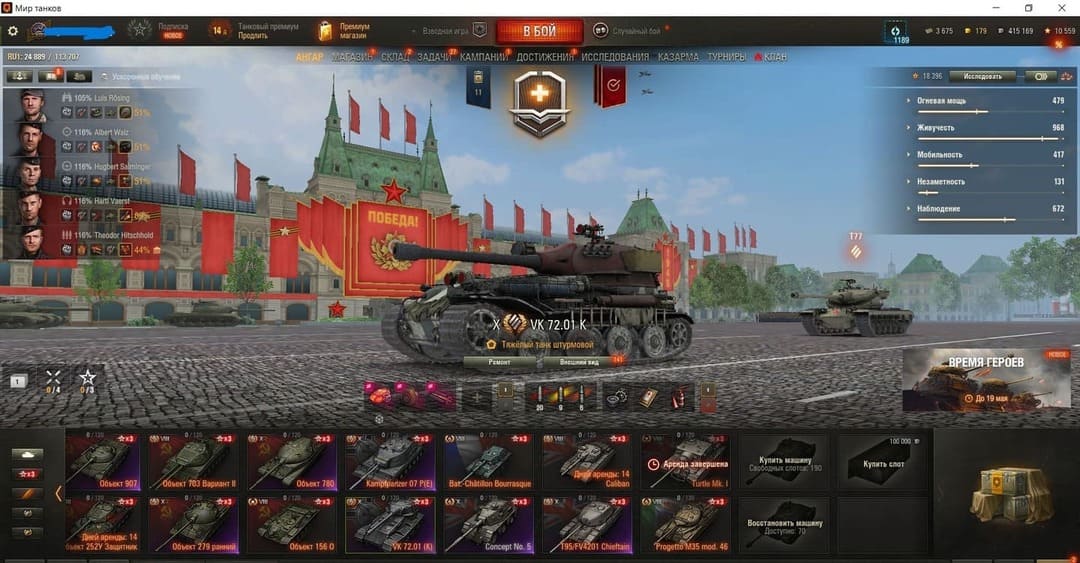This screenshot has height=563, width=1080.
Task: Click the Исследовать button
Action: pyautogui.click(x=982, y=76)
